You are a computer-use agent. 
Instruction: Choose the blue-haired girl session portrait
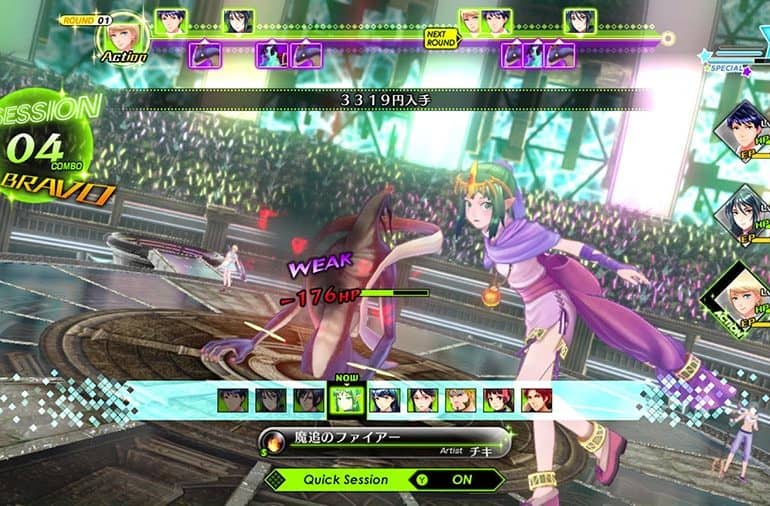coord(384,401)
